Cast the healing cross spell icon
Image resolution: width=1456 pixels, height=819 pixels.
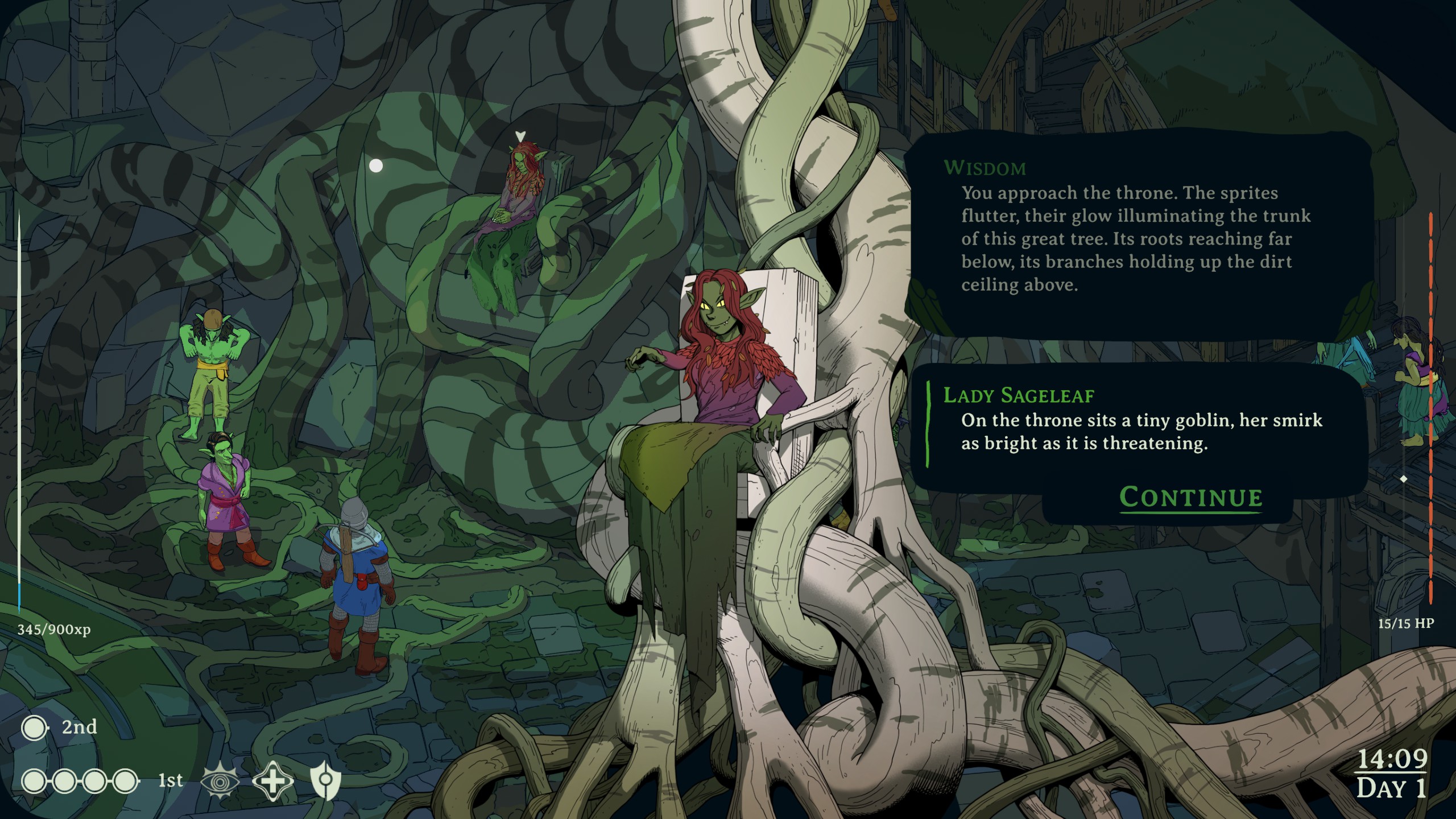coord(272,780)
